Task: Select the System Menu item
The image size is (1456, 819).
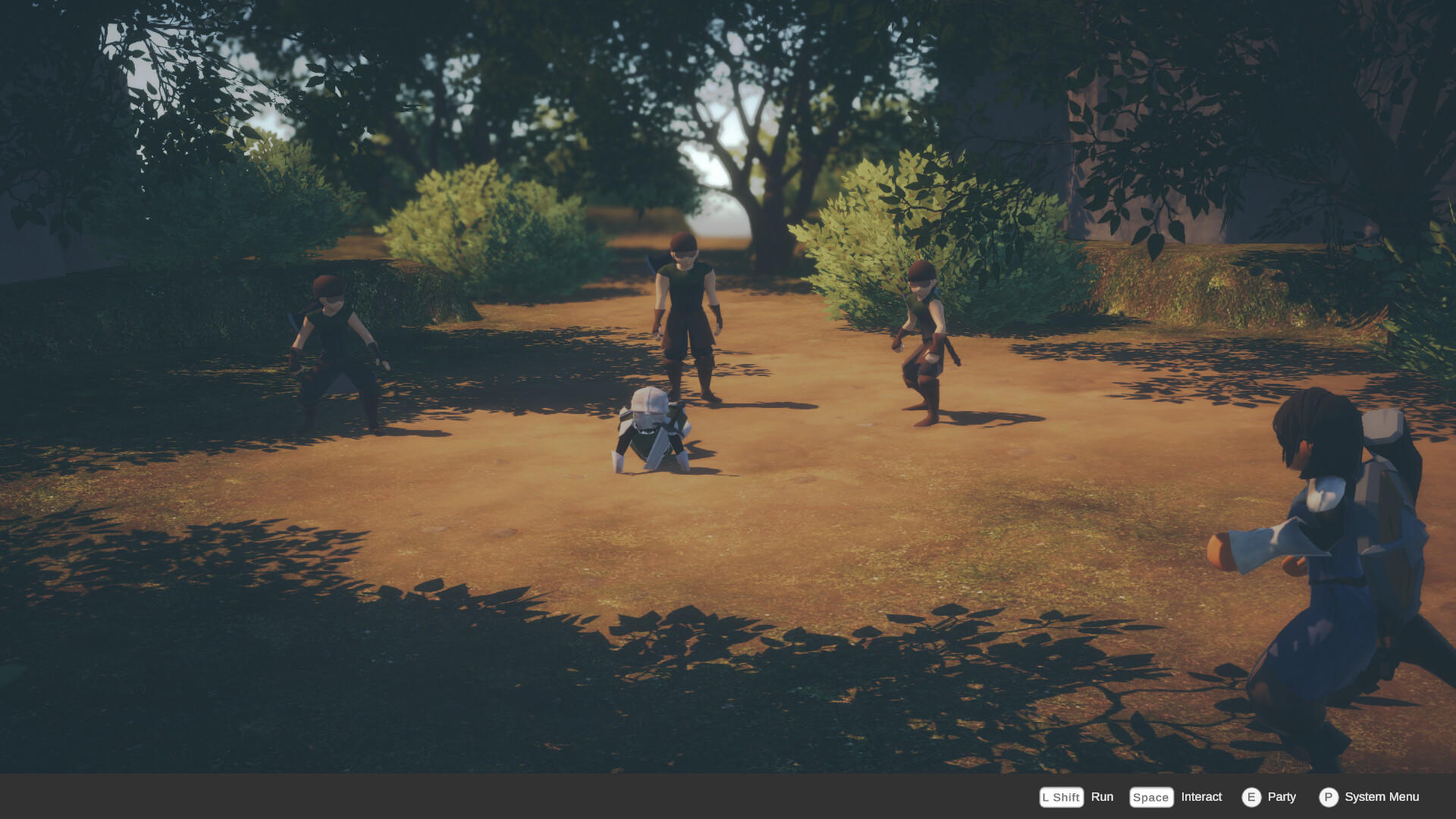Action: 1382,797
